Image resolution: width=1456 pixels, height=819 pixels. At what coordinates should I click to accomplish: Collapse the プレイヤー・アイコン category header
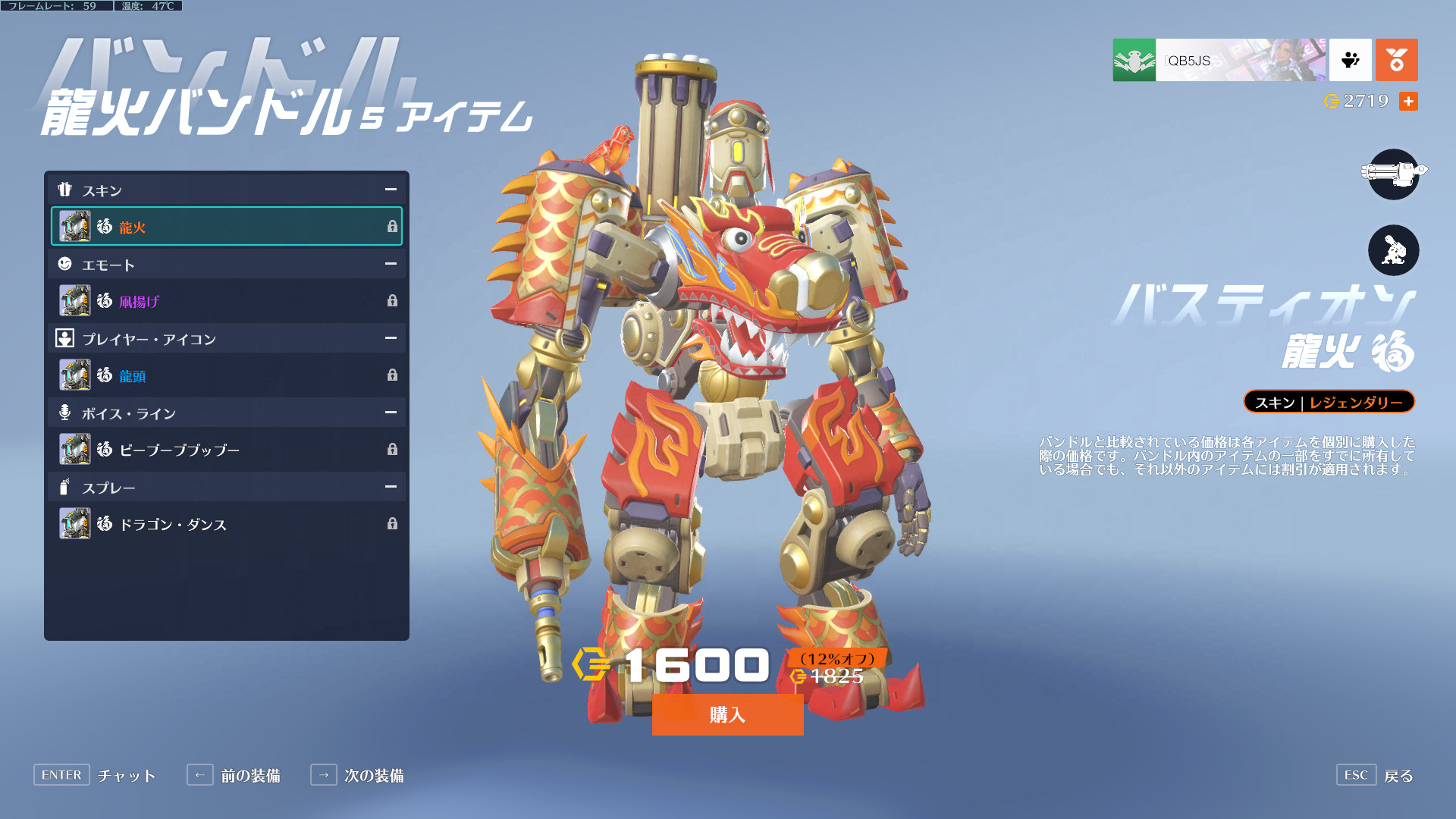click(x=390, y=338)
